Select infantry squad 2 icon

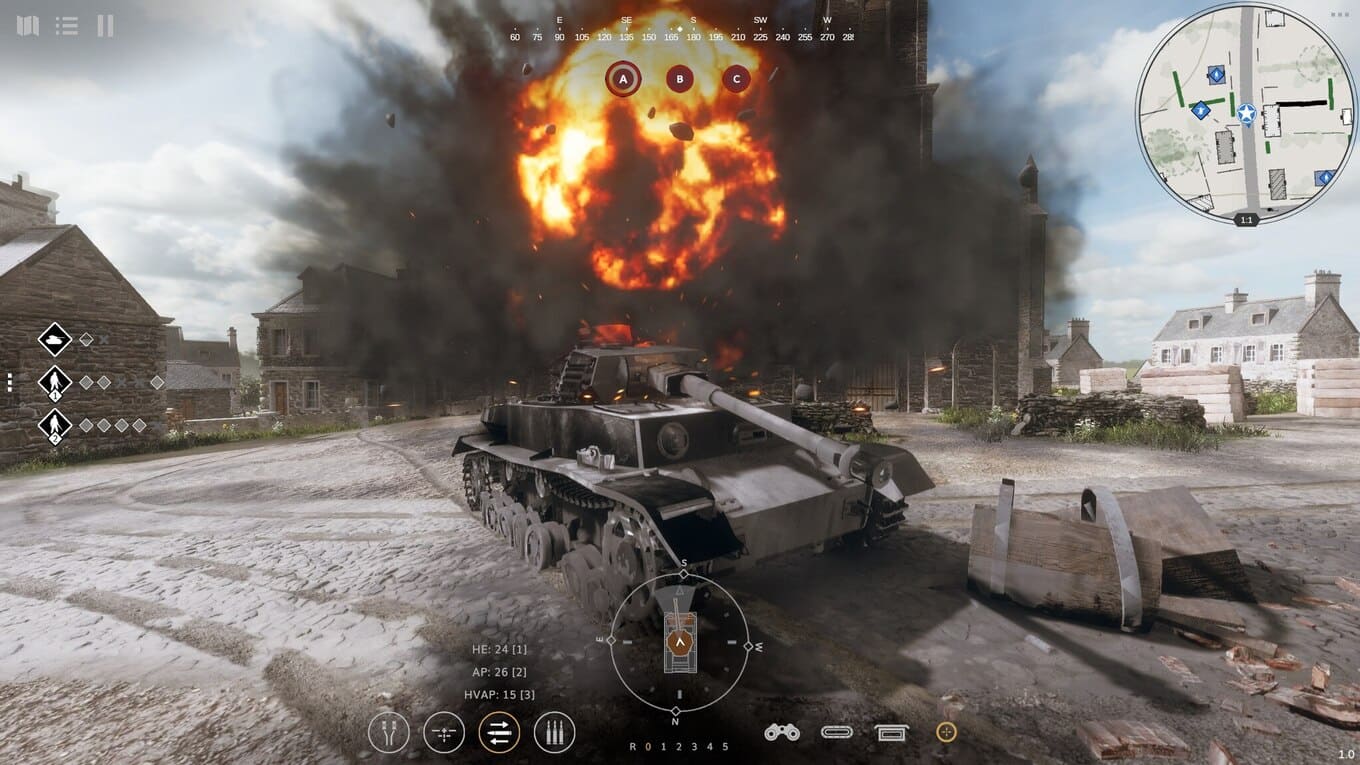point(54,425)
